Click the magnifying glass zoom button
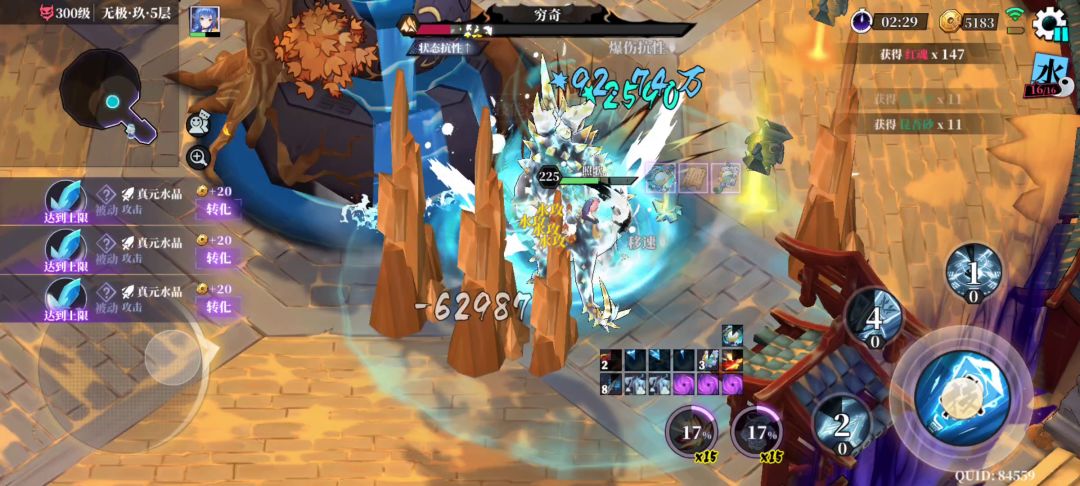Viewport: 1080px width, 486px height. [198, 156]
